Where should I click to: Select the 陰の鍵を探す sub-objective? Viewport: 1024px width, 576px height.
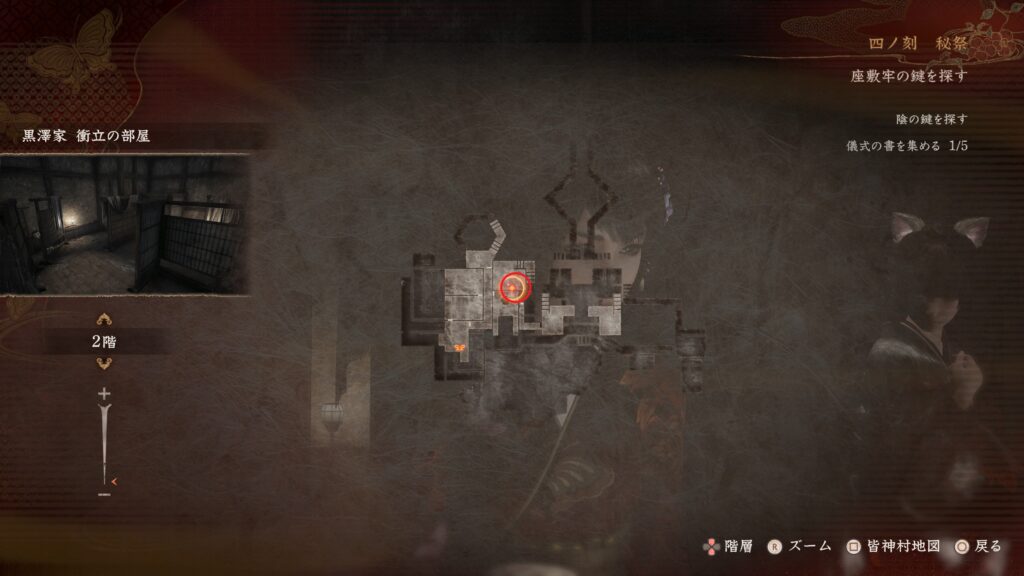click(x=931, y=120)
